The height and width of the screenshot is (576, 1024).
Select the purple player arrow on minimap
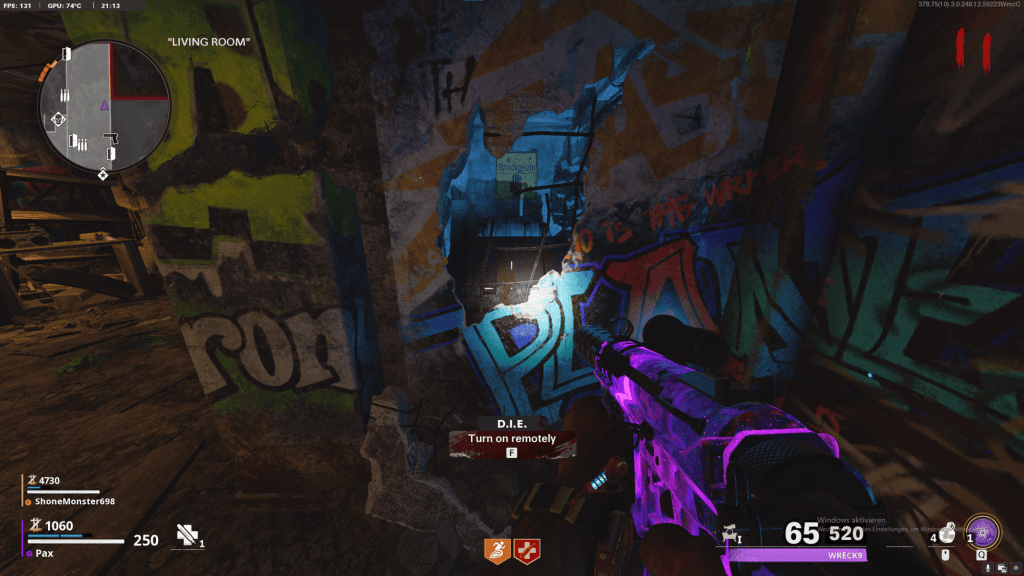[104, 105]
